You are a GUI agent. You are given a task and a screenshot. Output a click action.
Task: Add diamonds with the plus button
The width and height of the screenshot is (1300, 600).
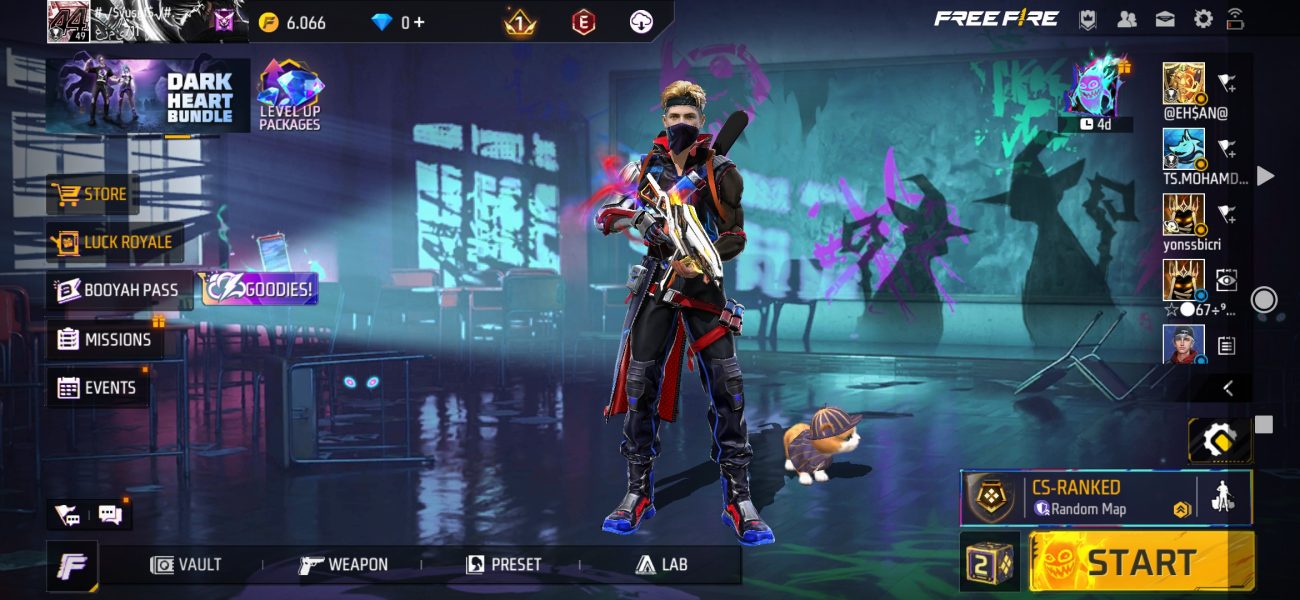[x=419, y=22]
